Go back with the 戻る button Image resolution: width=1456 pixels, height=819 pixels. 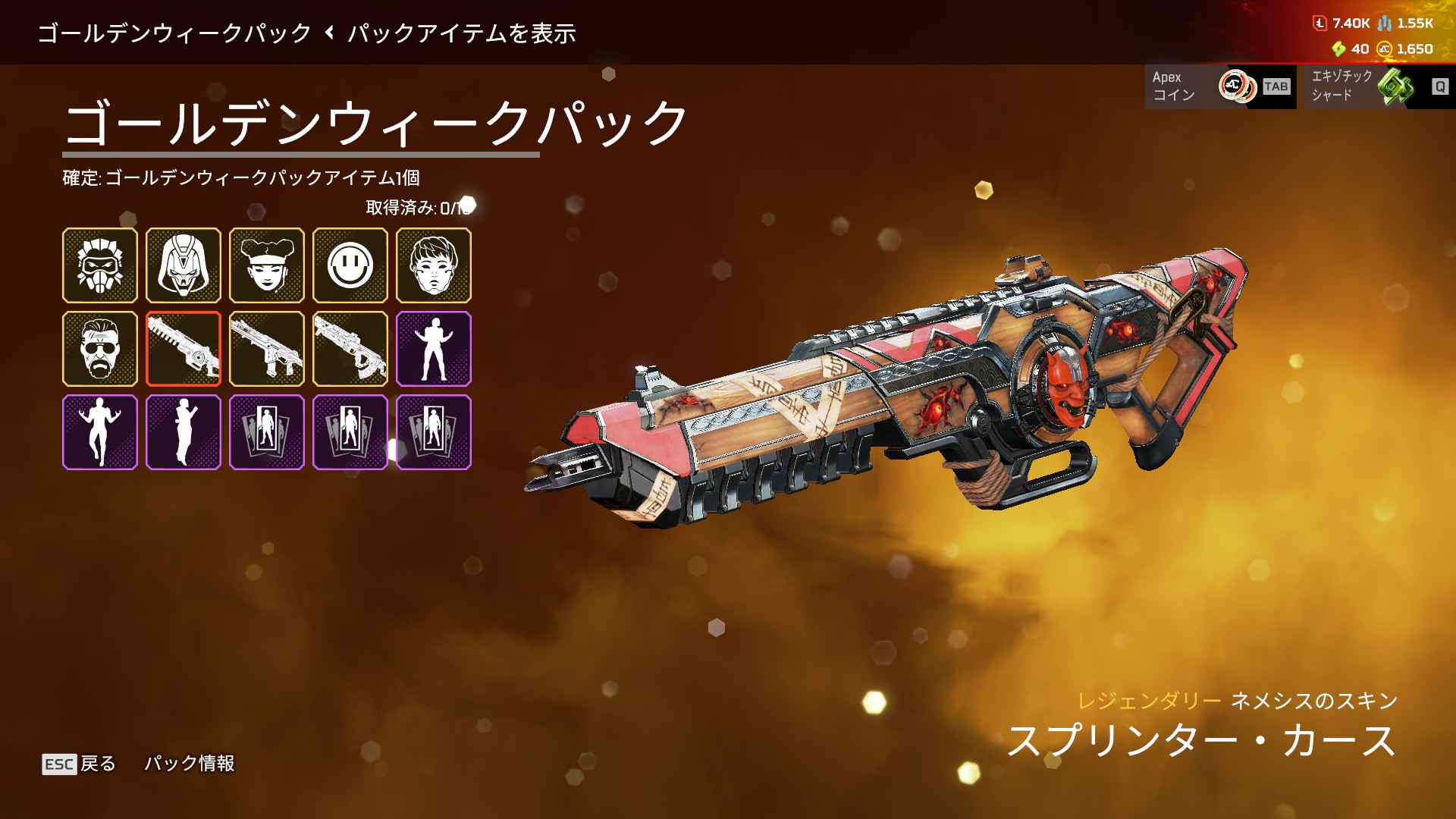pyautogui.click(x=80, y=763)
